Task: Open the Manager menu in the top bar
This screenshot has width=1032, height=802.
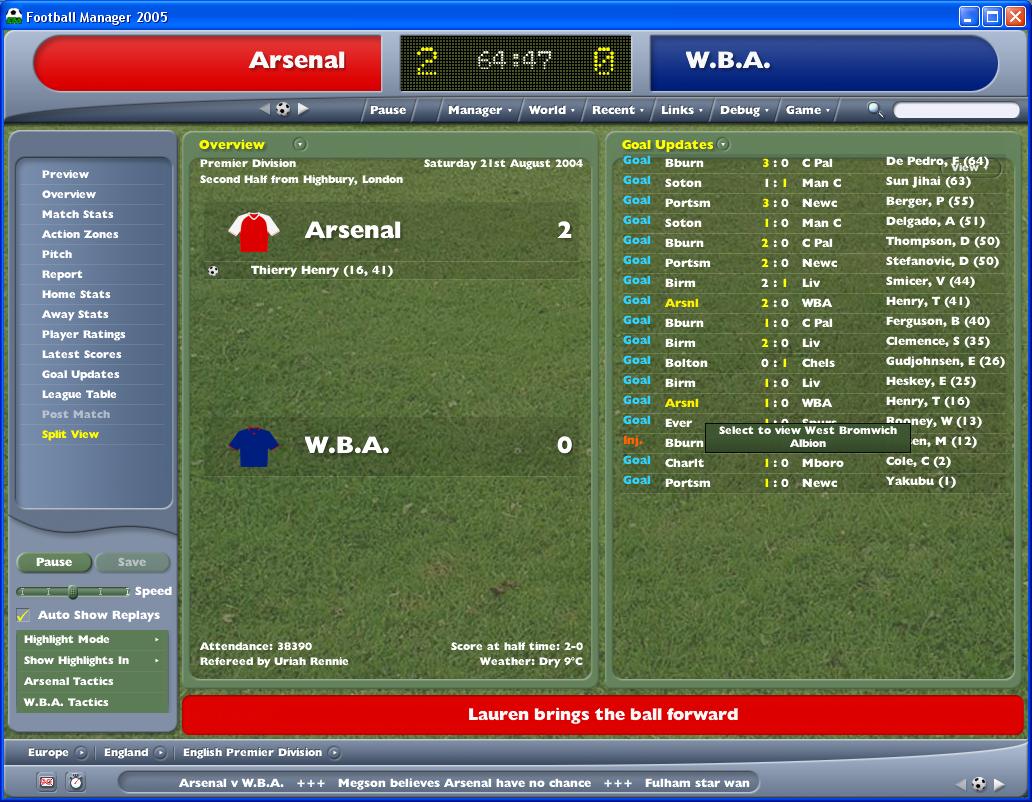Action: (479, 110)
